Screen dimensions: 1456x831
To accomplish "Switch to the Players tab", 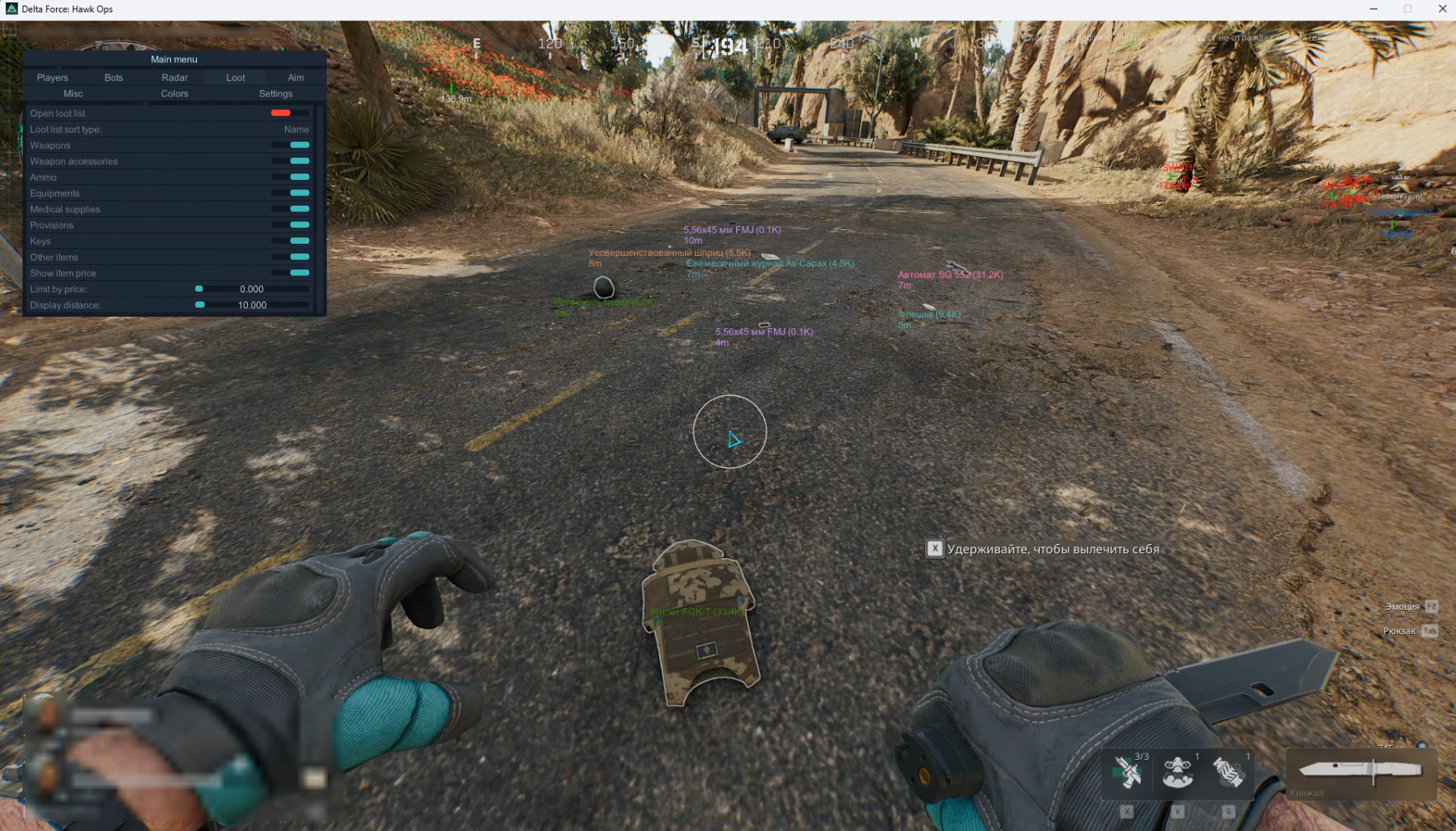I will pos(53,78).
